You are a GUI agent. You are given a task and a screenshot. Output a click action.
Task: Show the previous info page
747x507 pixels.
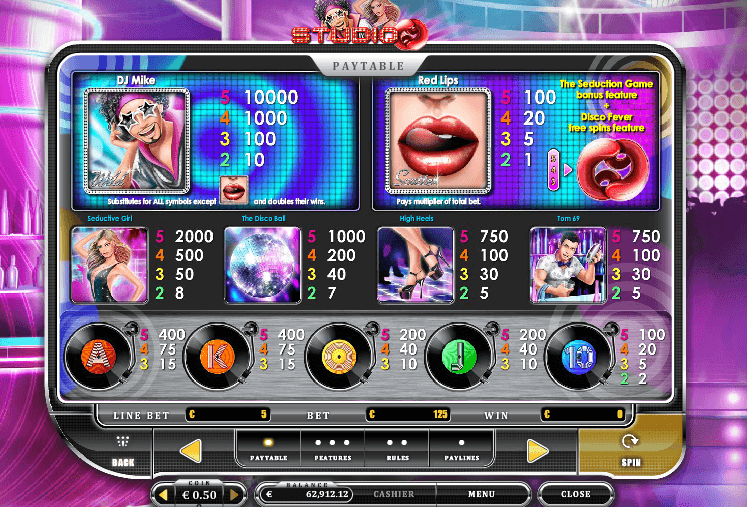pos(191,450)
